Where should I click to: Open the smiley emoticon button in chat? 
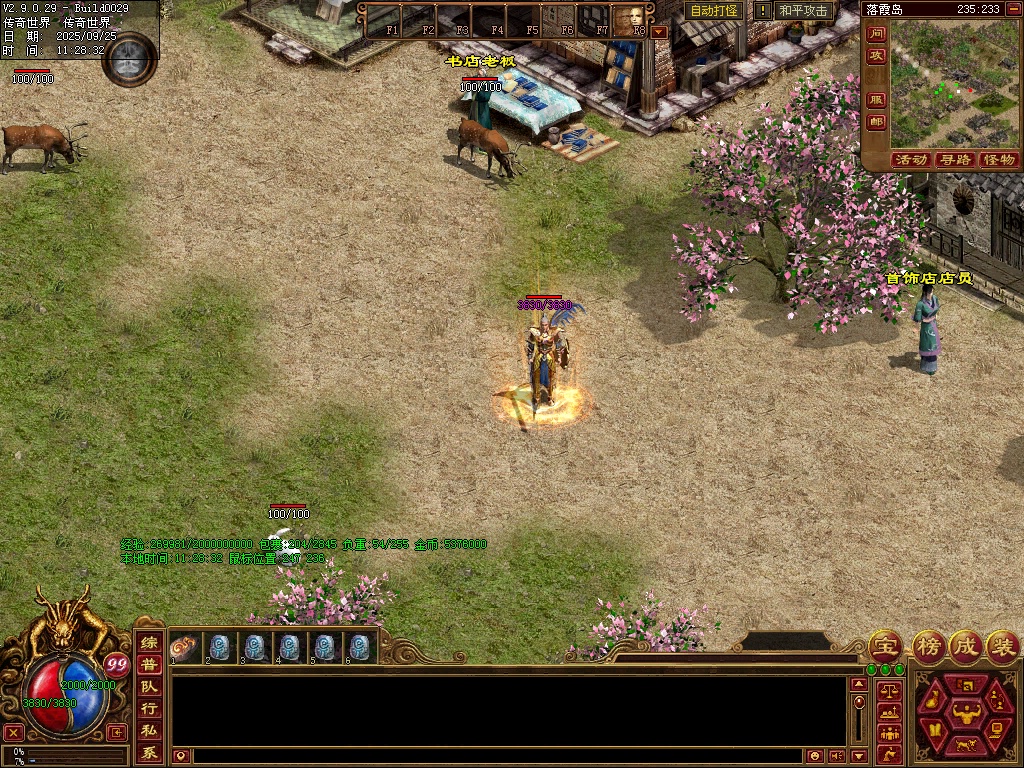(x=815, y=756)
